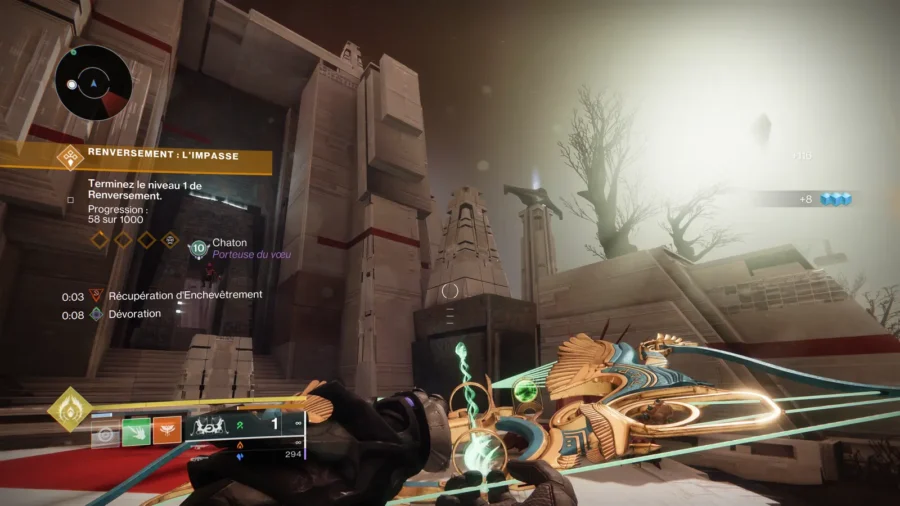Click the +8 blue cubes loot notification
The image size is (900, 506).
point(826,199)
